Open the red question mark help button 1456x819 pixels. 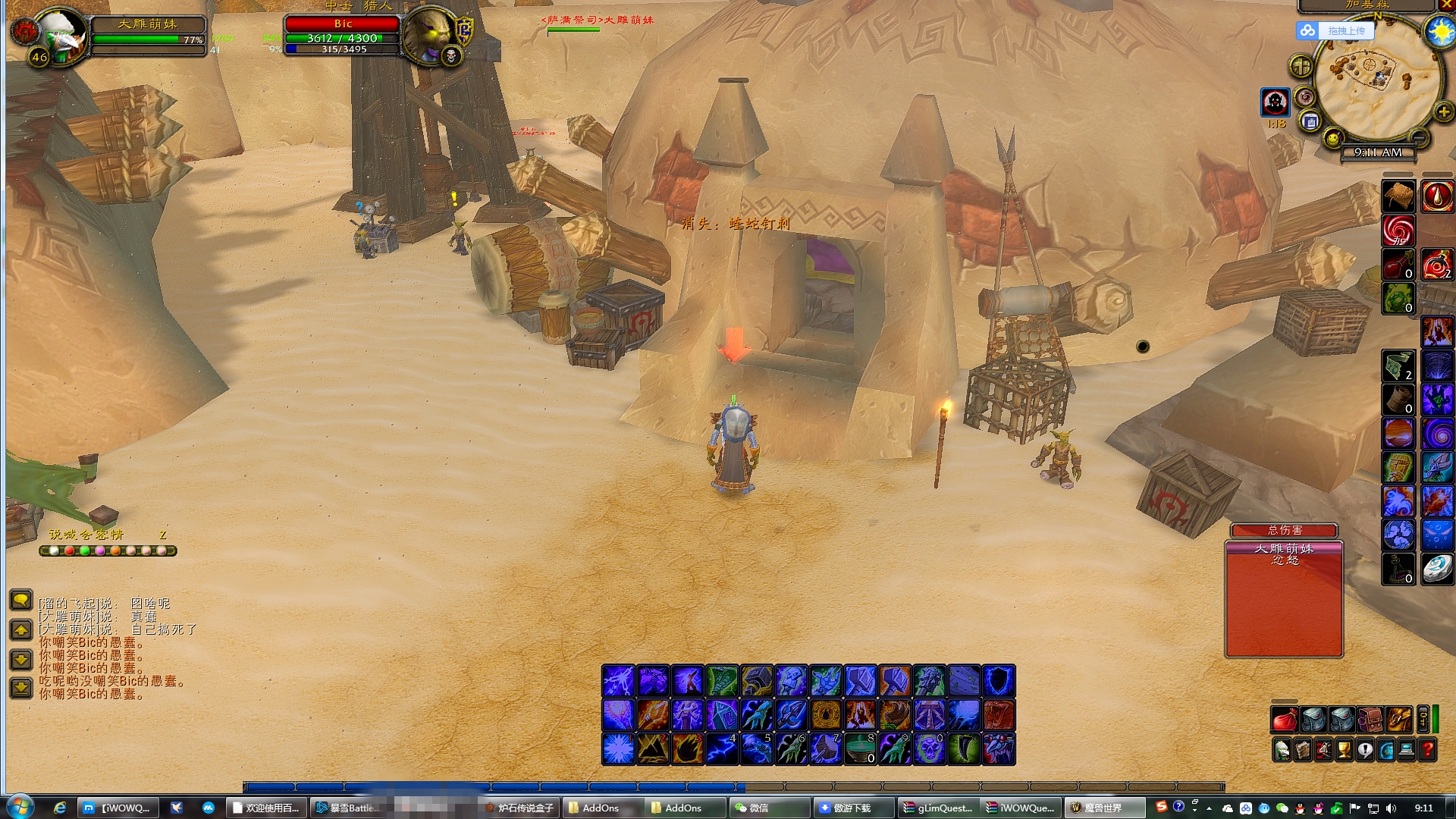click(x=1427, y=750)
